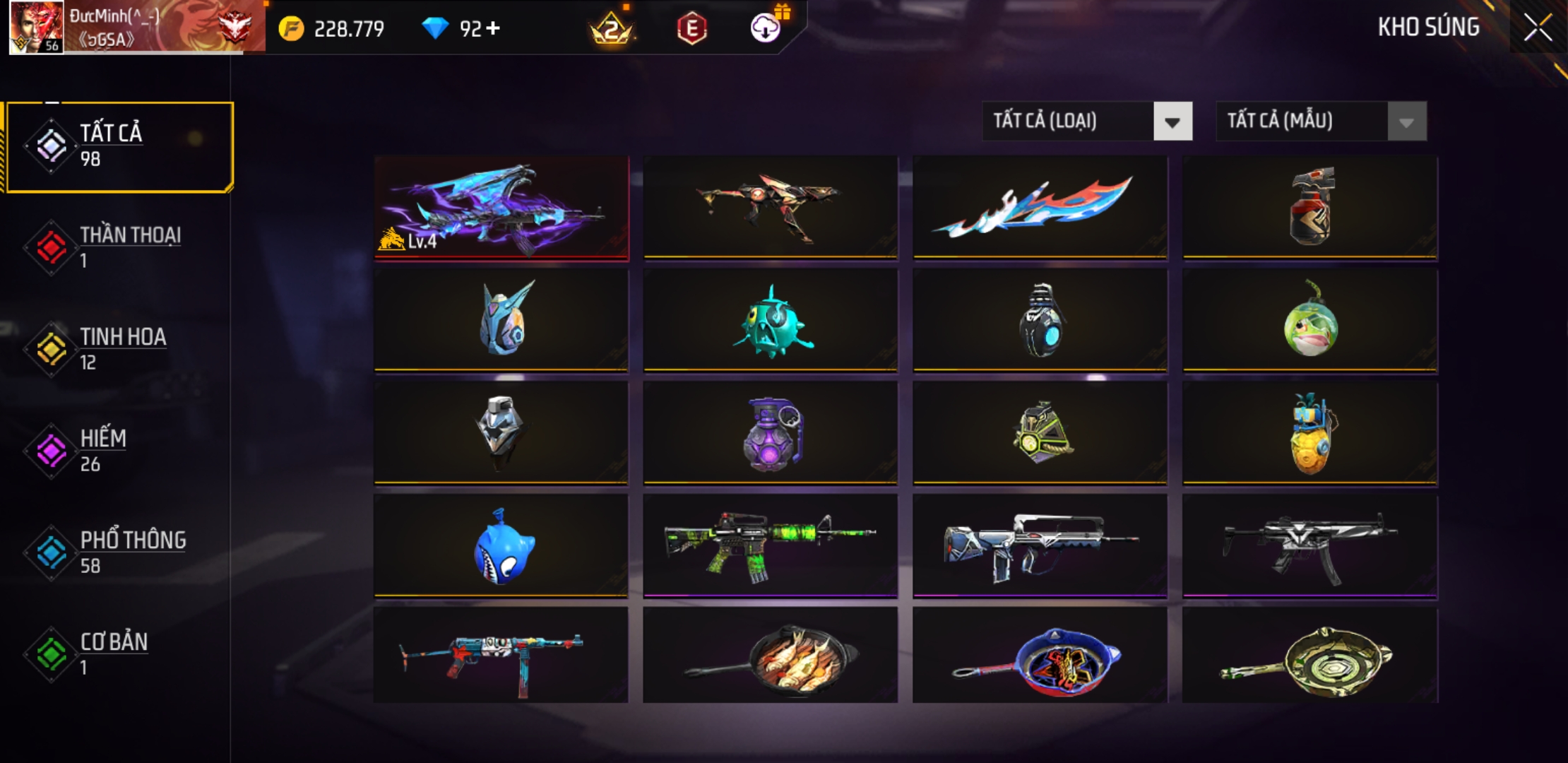The image size is (1568, 763).
Task: Select the Tất Cả category tab
Action: tap(120, 146)
